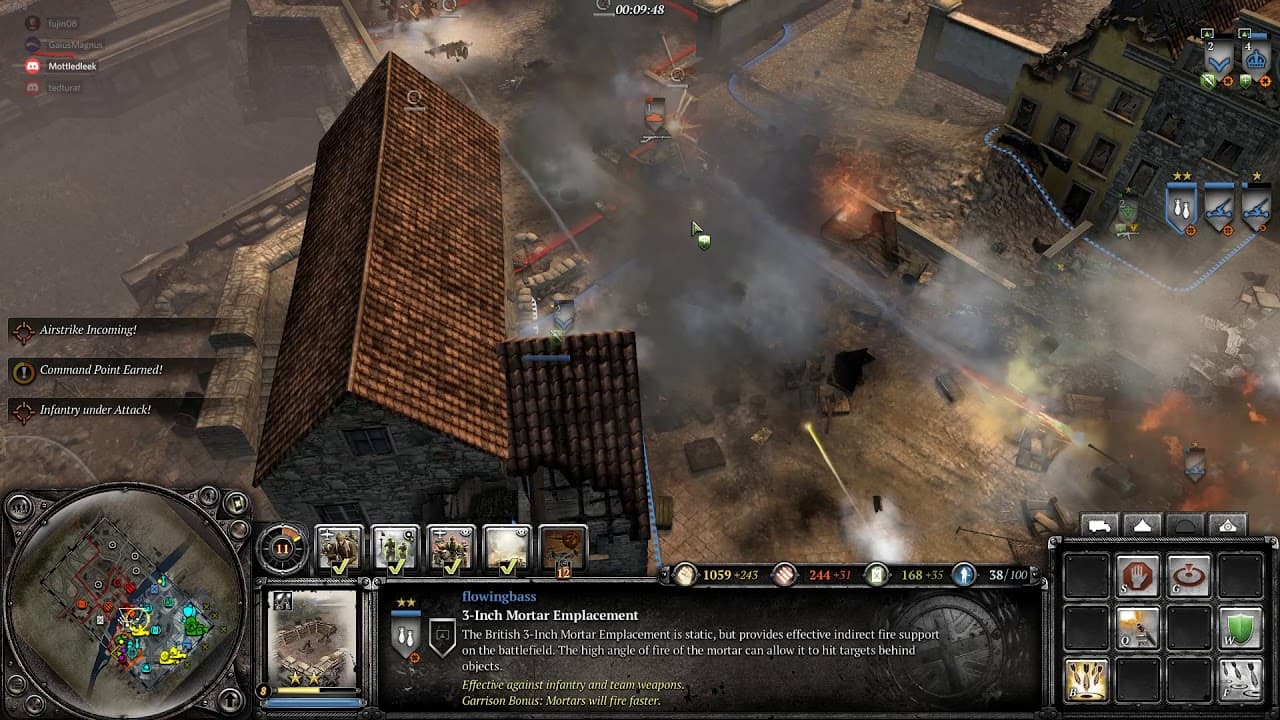Activate the green shield Brace ability
1280x720 pixels.
[1240, 628]
